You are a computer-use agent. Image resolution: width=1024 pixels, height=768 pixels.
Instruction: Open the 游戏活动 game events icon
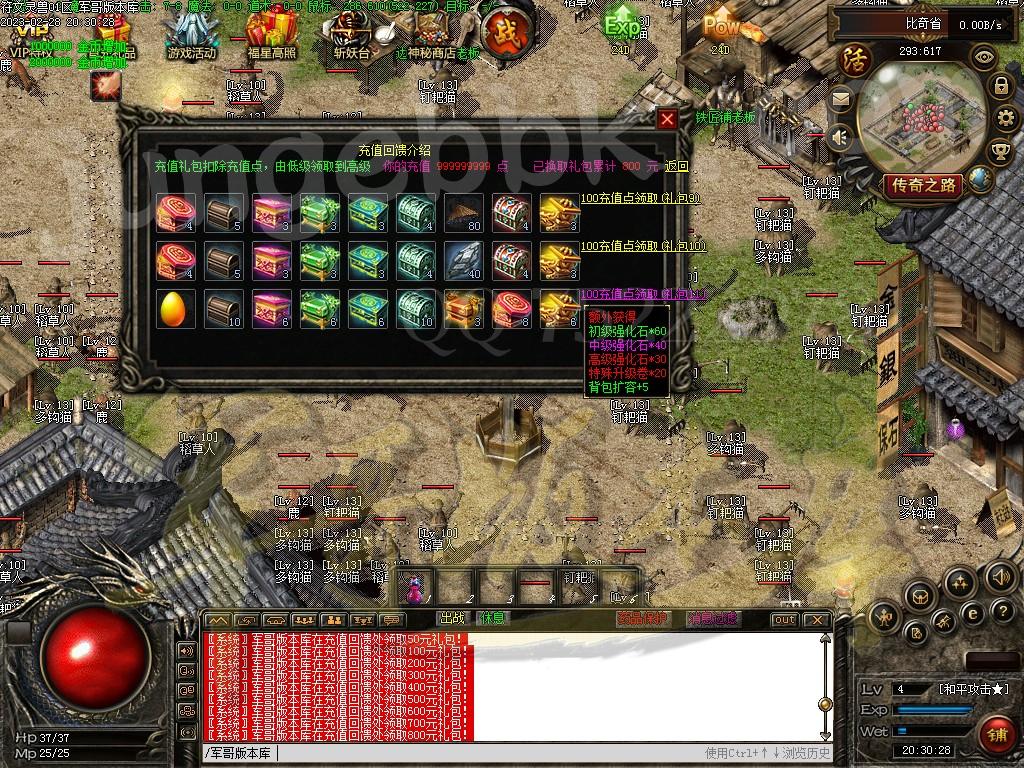(x=191, y=38)
